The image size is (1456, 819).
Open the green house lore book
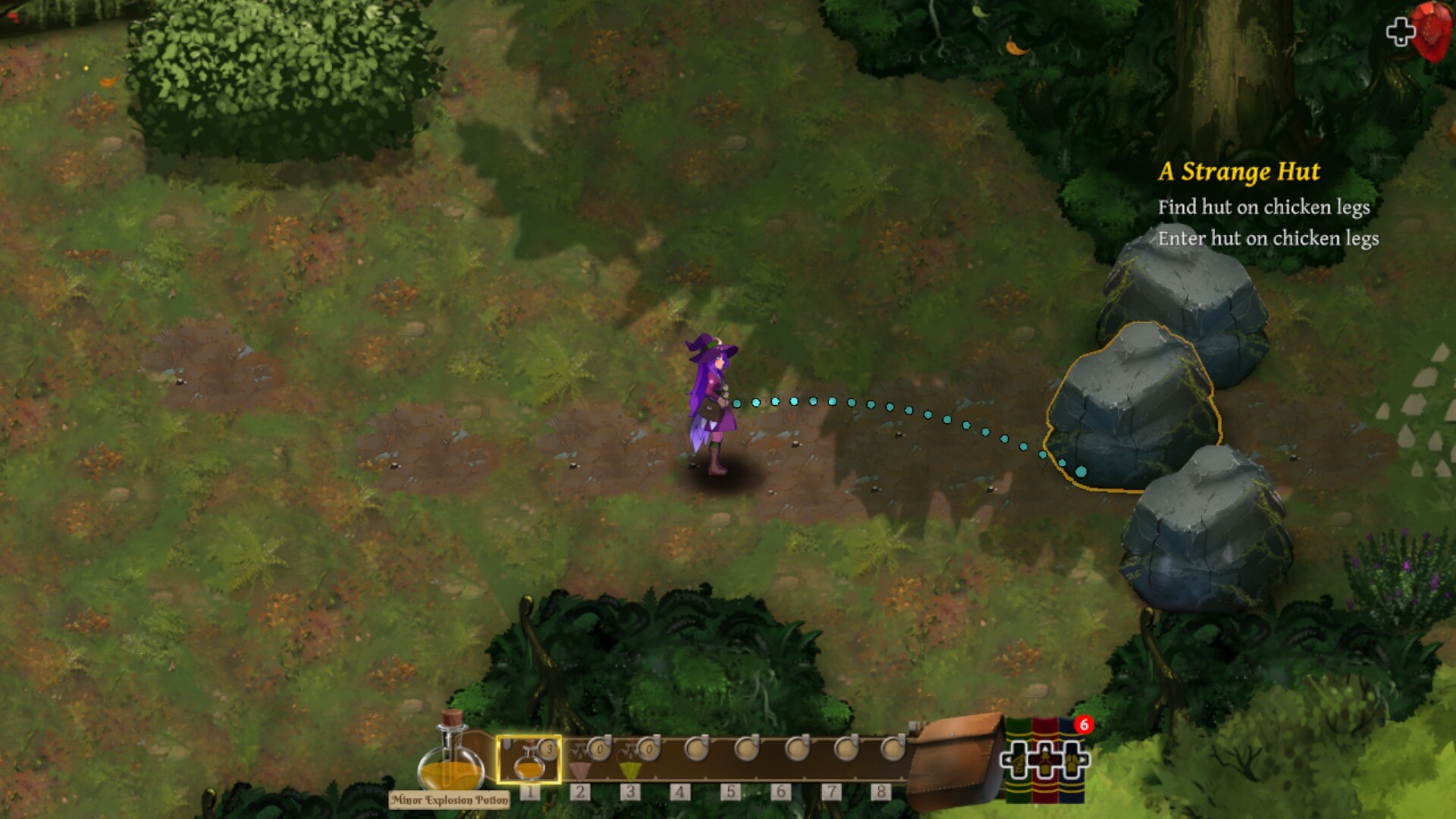pyautogui.click(x=1018, y=761)
